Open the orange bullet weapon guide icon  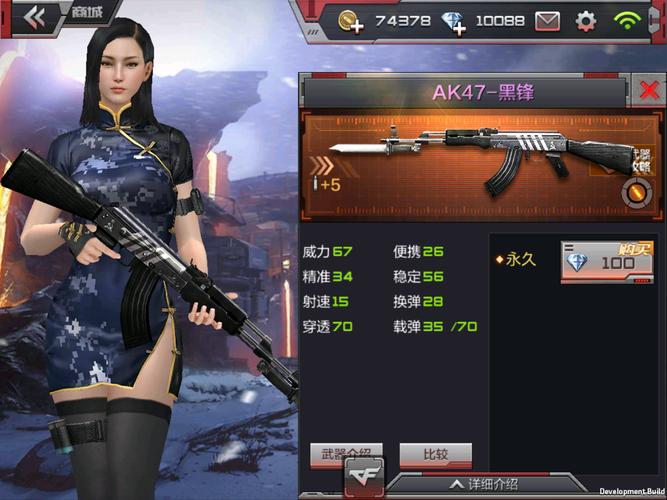[x=635, y=190]
